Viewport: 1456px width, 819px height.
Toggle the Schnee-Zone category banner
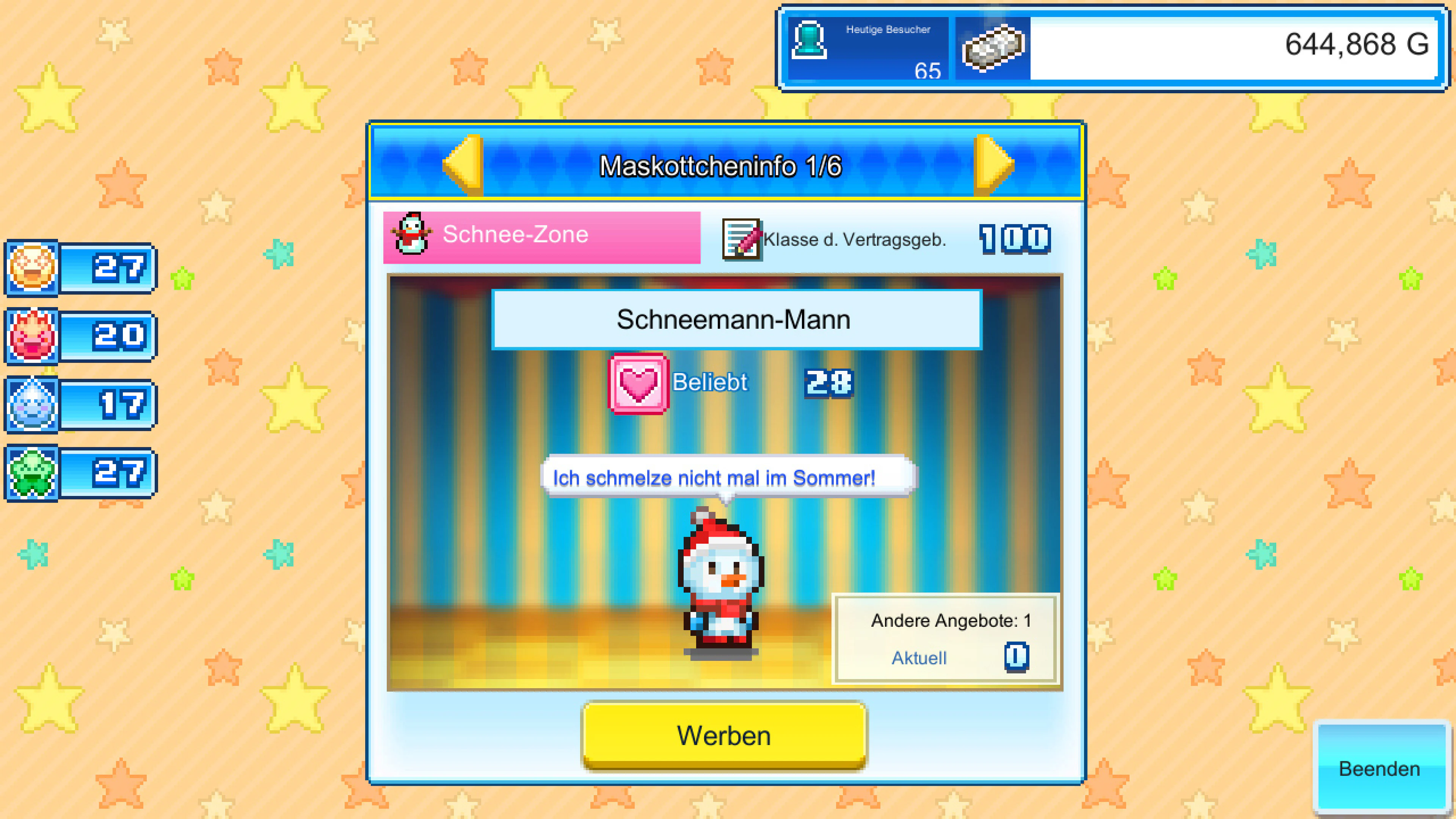[x=540, y=234]
